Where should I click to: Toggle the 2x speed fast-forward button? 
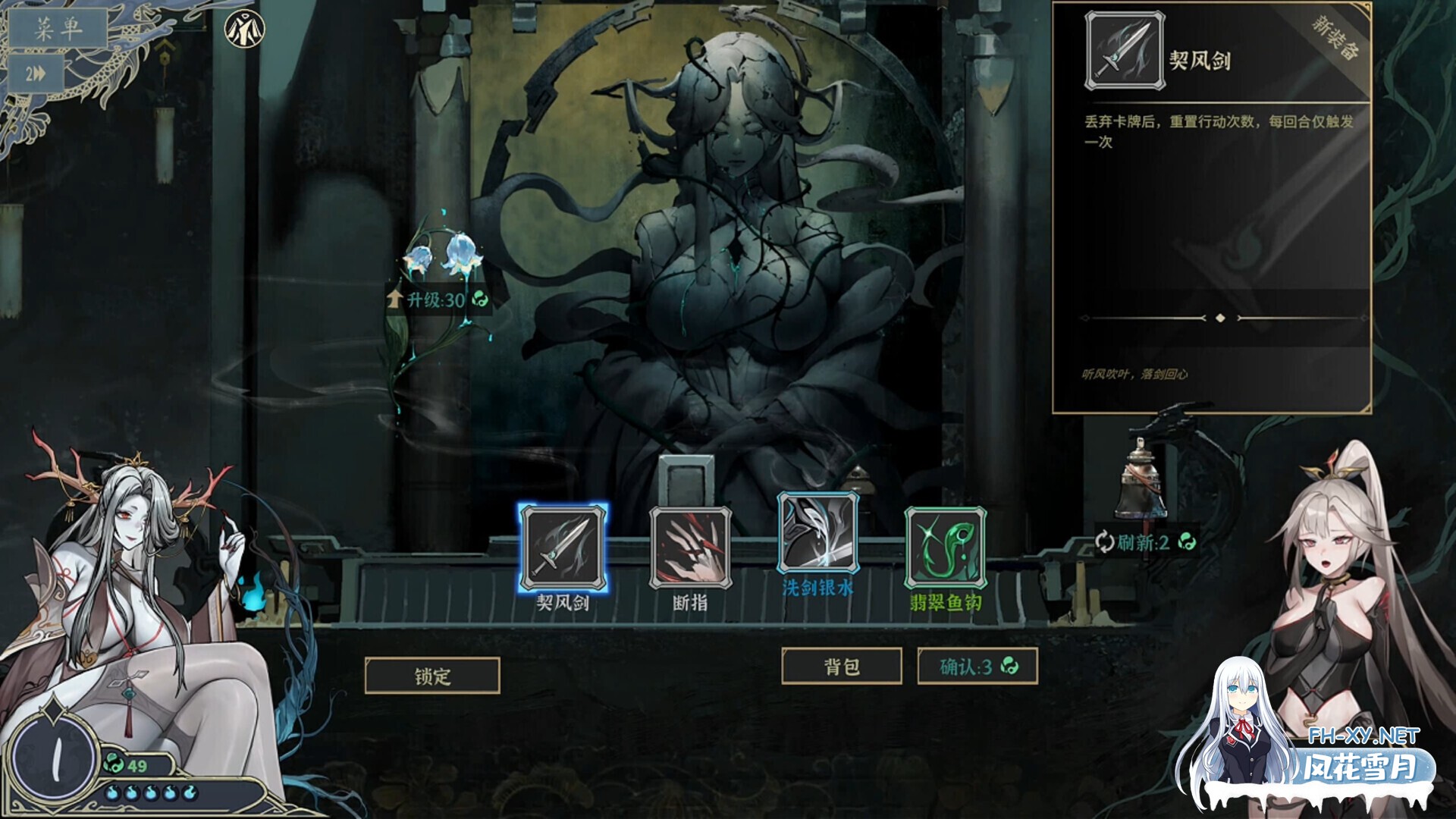point(36,74)
